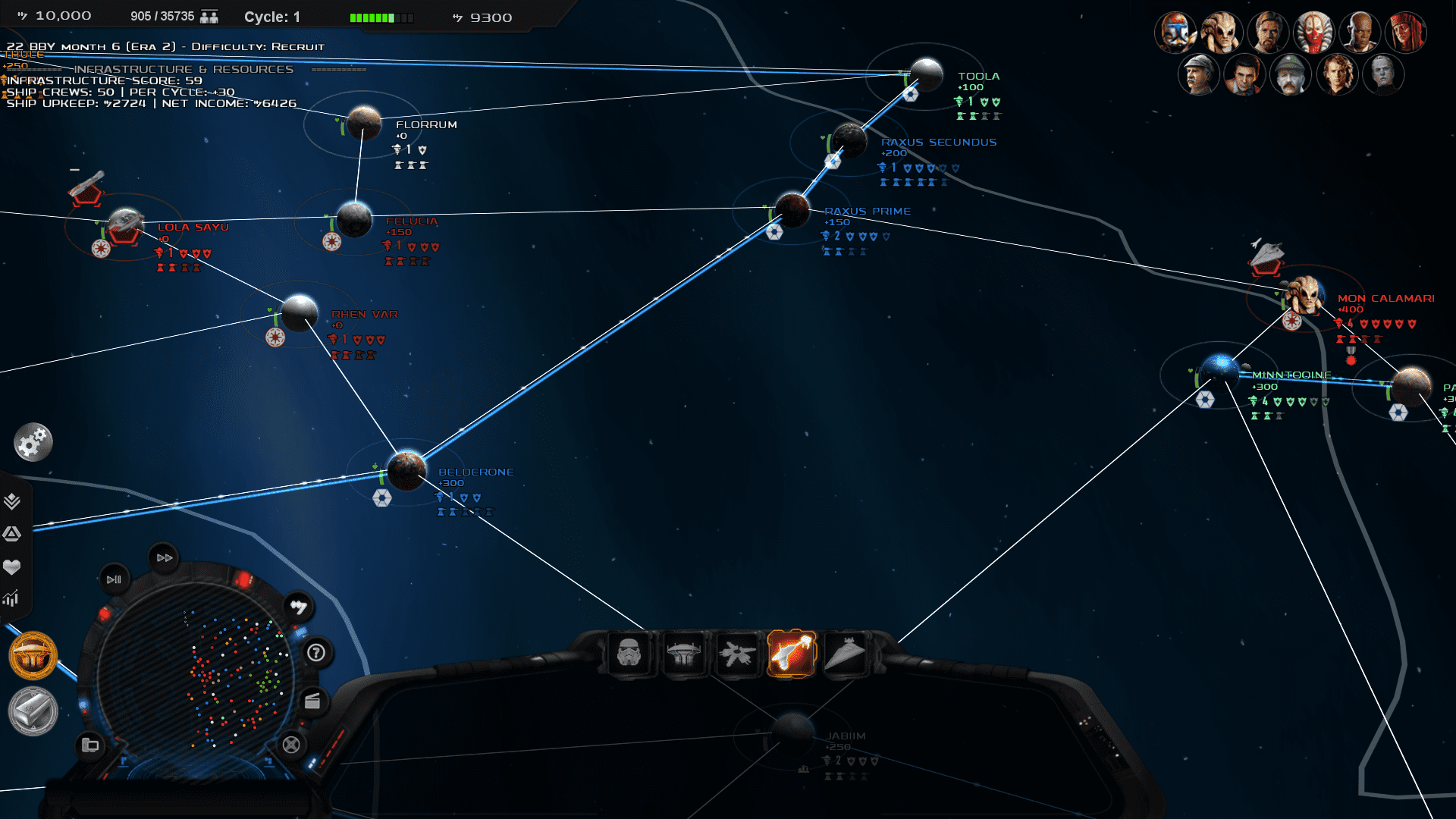
Task: Select the orange space station emblem button
Action: 33,655
